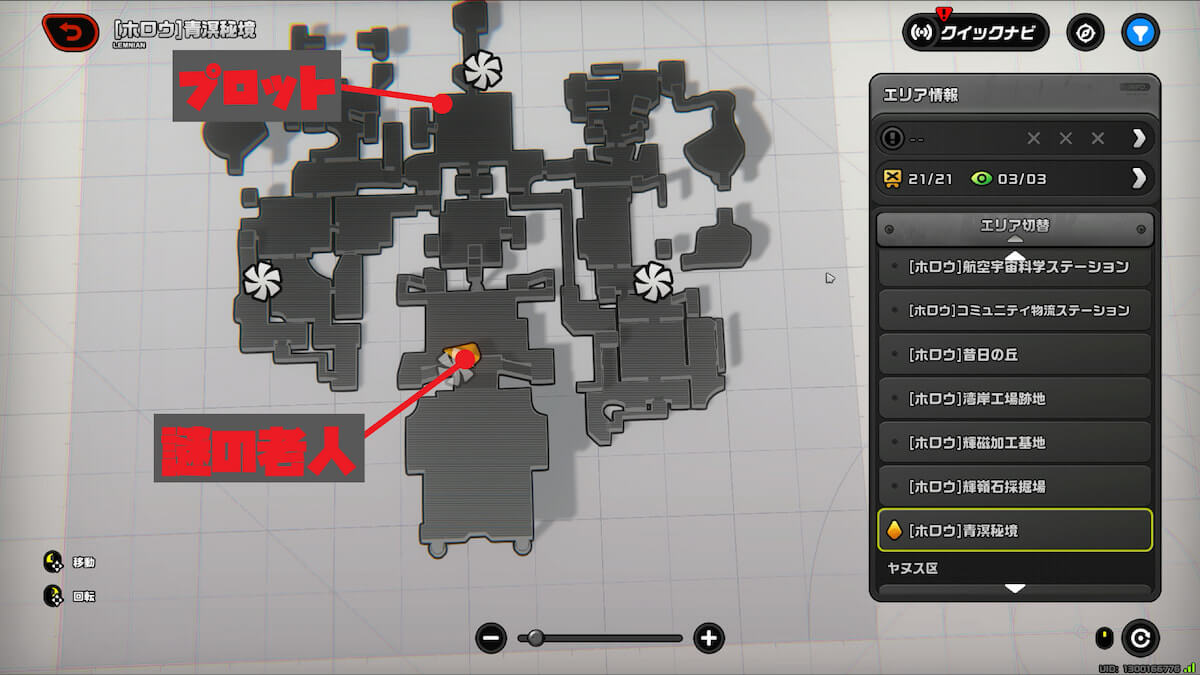Switch to [ホロウ]輝磁加工基地 area

tap(1014, 443)
